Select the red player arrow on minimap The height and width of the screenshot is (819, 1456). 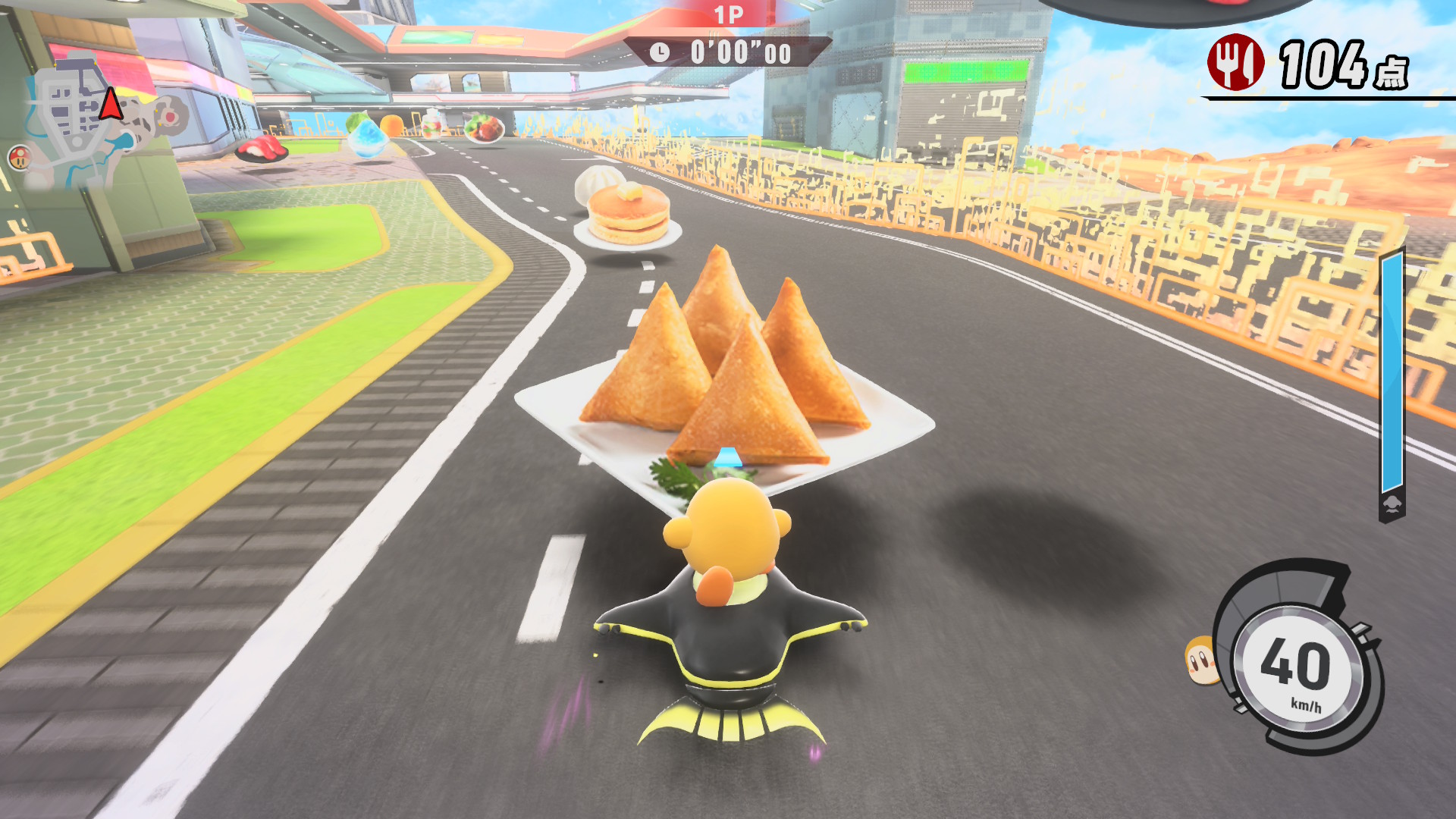point(111,105)
